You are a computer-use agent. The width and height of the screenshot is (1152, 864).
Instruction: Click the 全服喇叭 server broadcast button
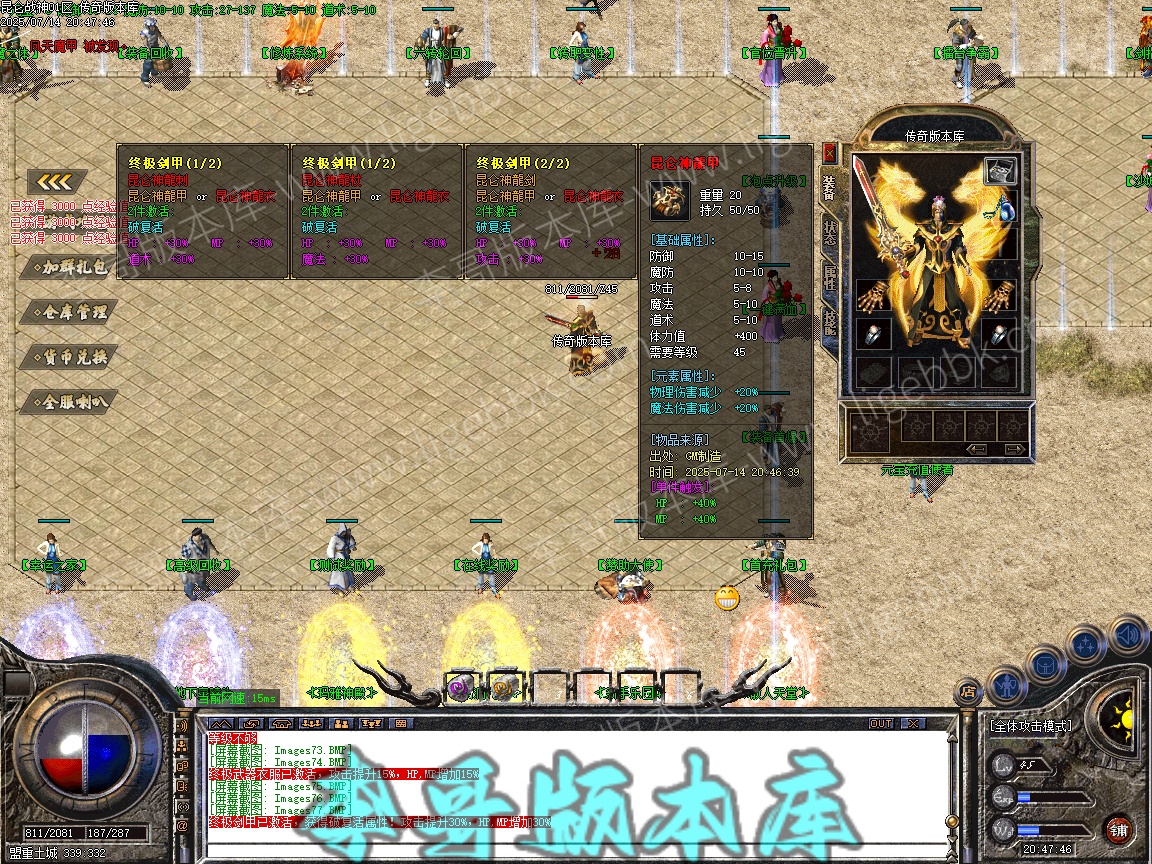click(68, 402)
